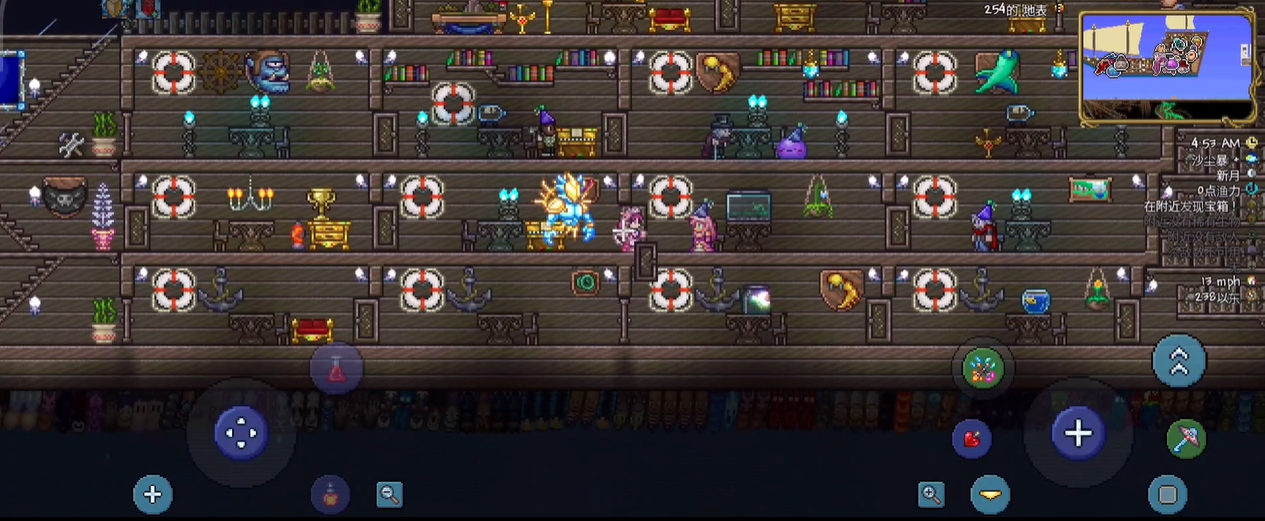Click the zoom-out magnifier button
Image resolution: width=1265 pixels, height=521 pixels.
pyautogui.click(x=389, y=493)
